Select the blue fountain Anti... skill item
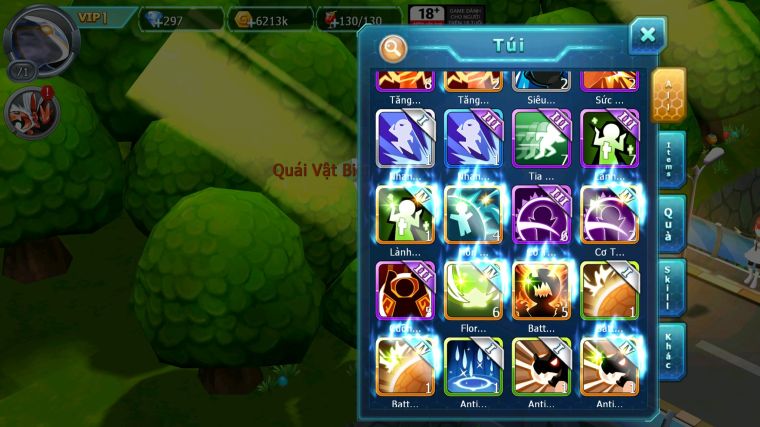This screenshot has height=427, width=760. coord(473,366)
